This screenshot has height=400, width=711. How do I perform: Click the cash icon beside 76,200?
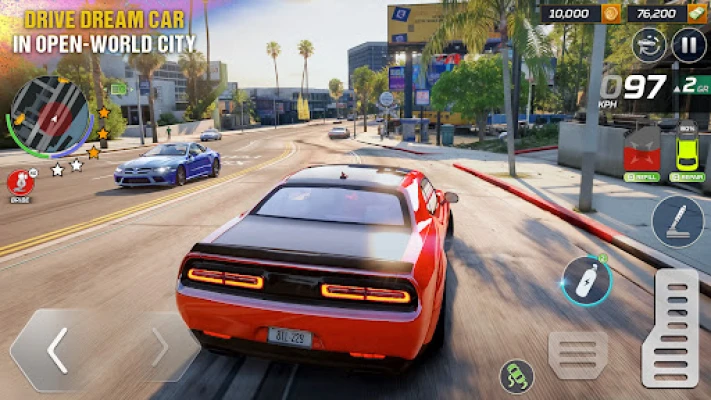pyautogui.click(x=696, y=13)
